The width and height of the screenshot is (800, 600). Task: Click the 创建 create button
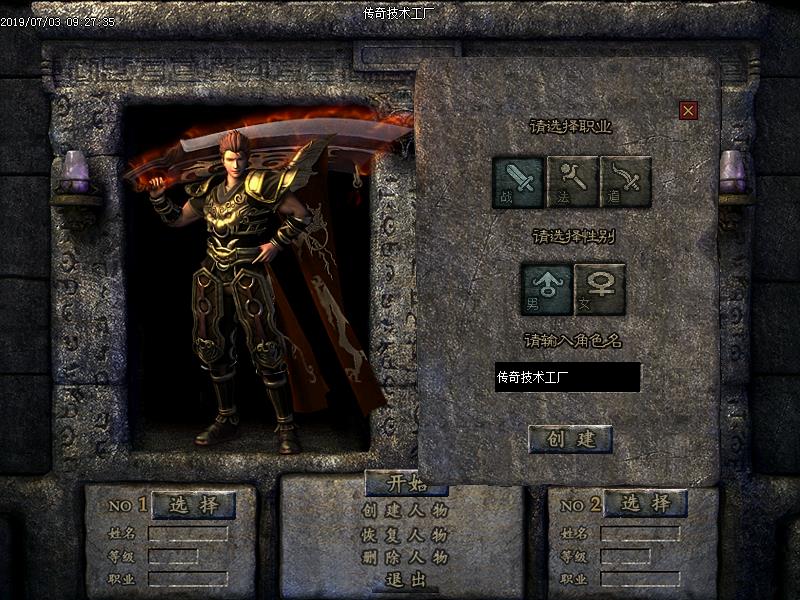pyautogui.click(x=570, y=439)
